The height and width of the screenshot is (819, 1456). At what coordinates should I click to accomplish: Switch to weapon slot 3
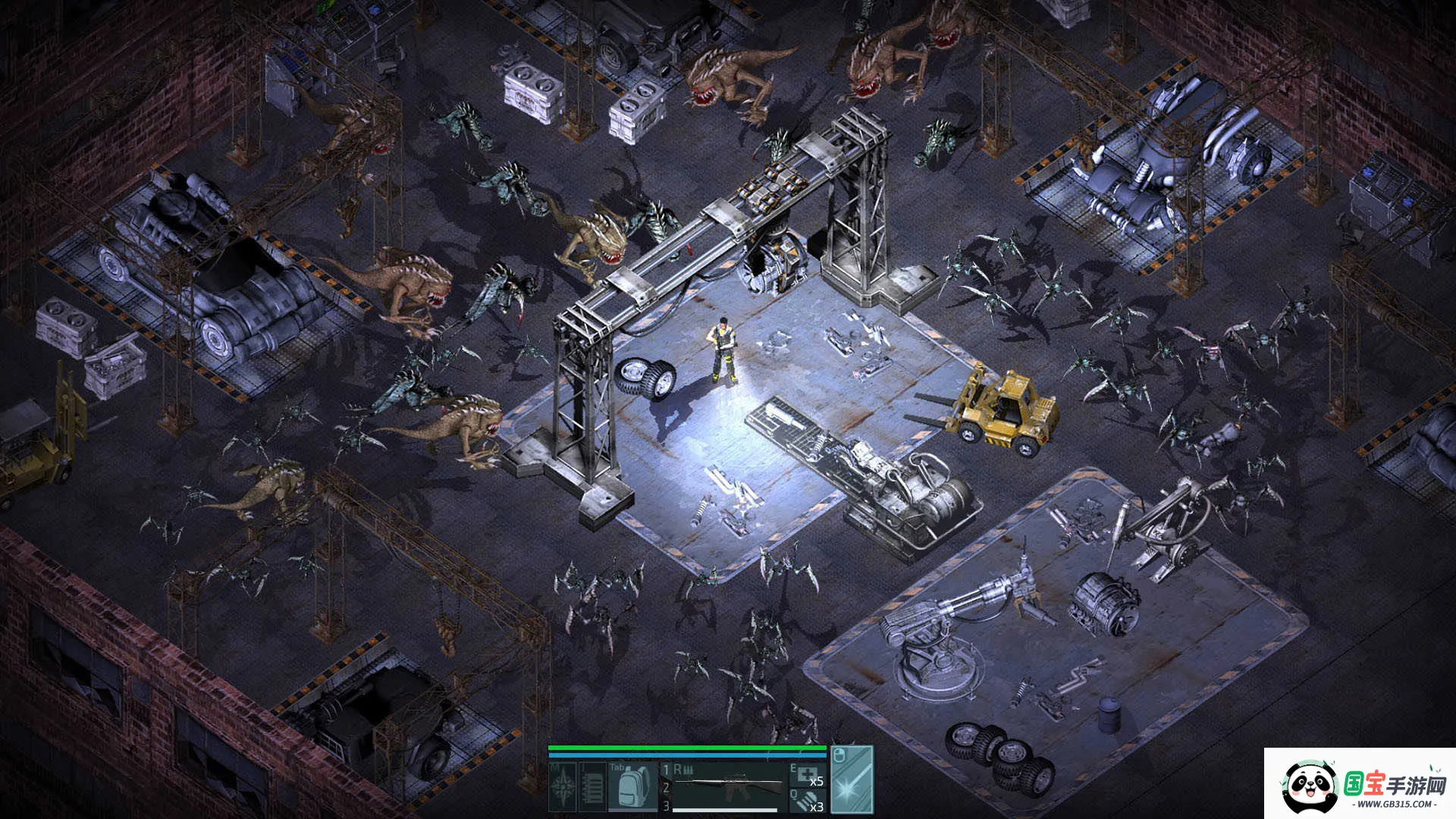coord(667,806)
